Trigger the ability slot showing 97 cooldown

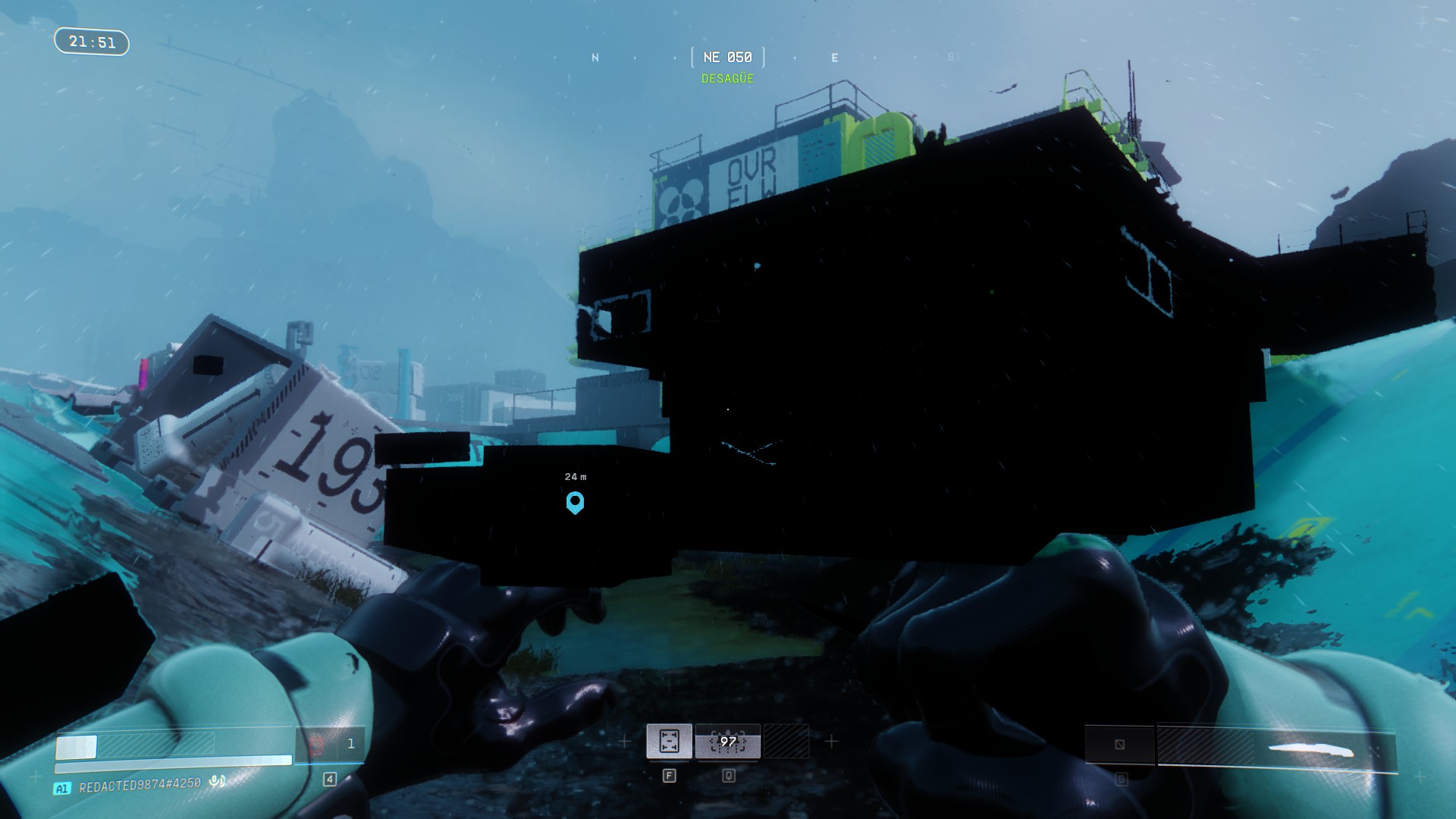click(x=728, y=741)
